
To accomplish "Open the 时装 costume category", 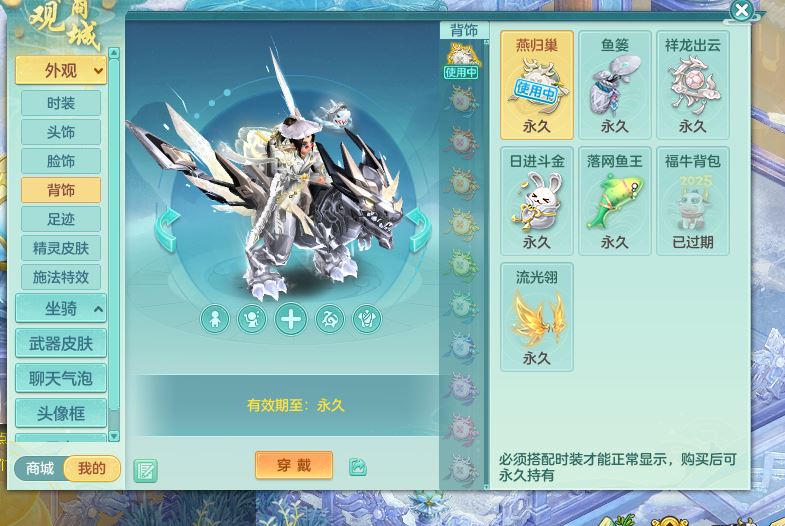I will (x=61, y=103).
